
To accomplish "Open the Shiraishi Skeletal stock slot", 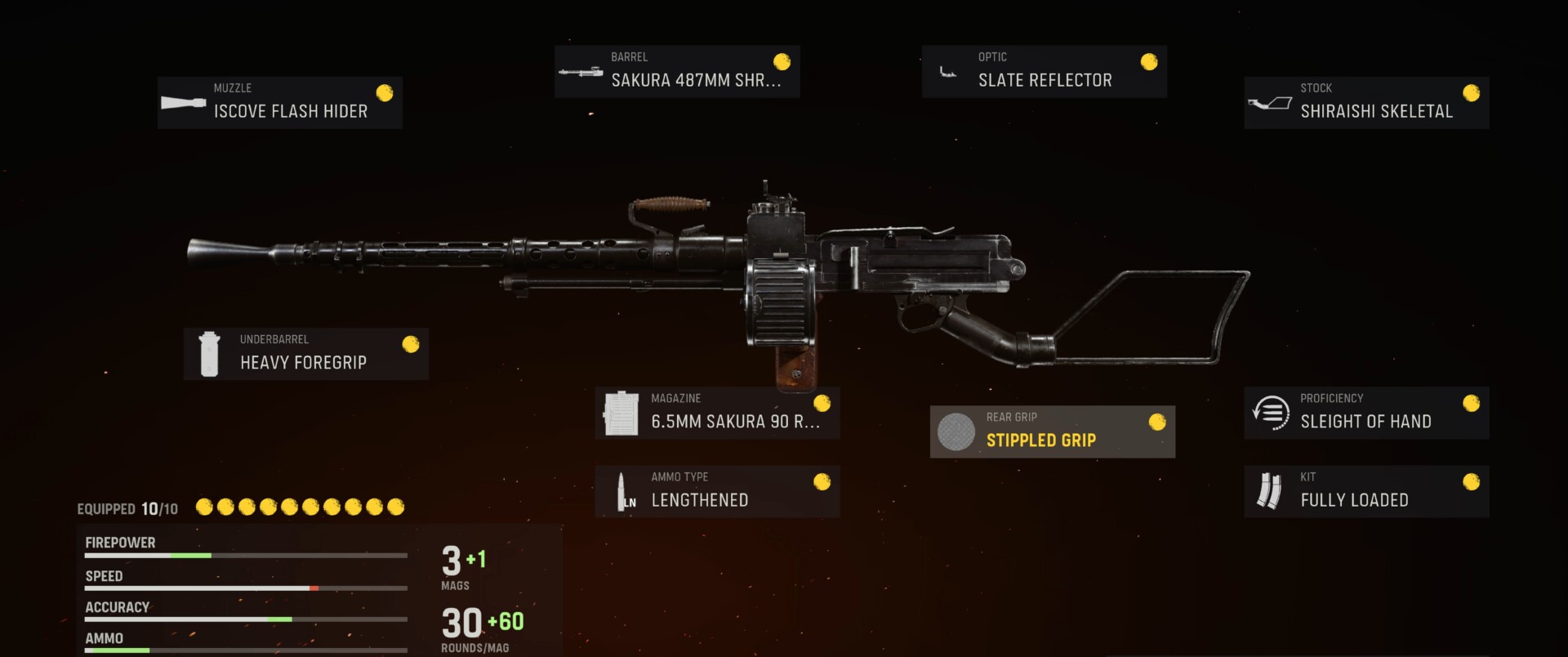I will pyautogui.click(x=1365, y=103).
